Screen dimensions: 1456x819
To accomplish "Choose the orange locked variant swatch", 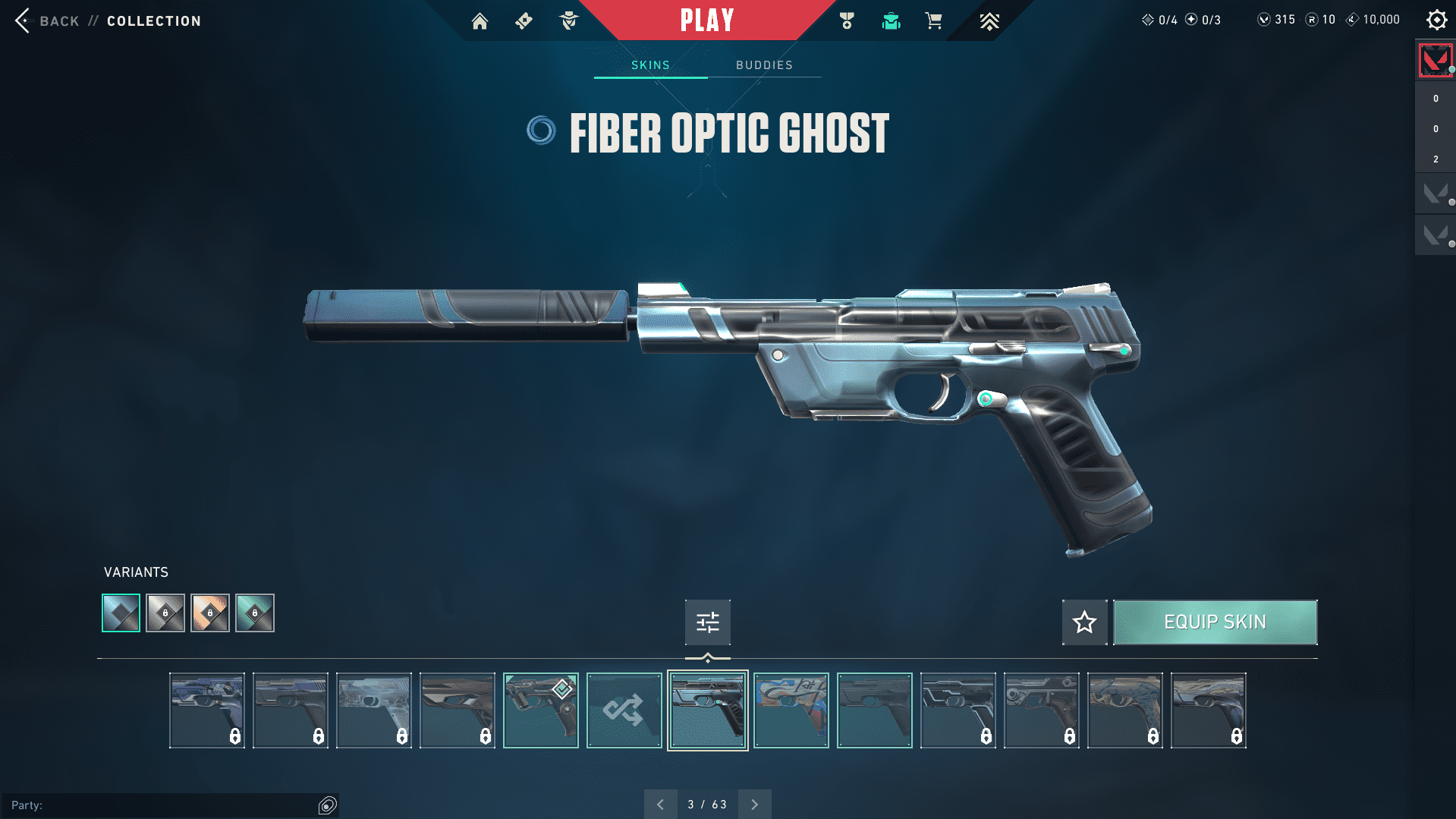I will point(210,613).
